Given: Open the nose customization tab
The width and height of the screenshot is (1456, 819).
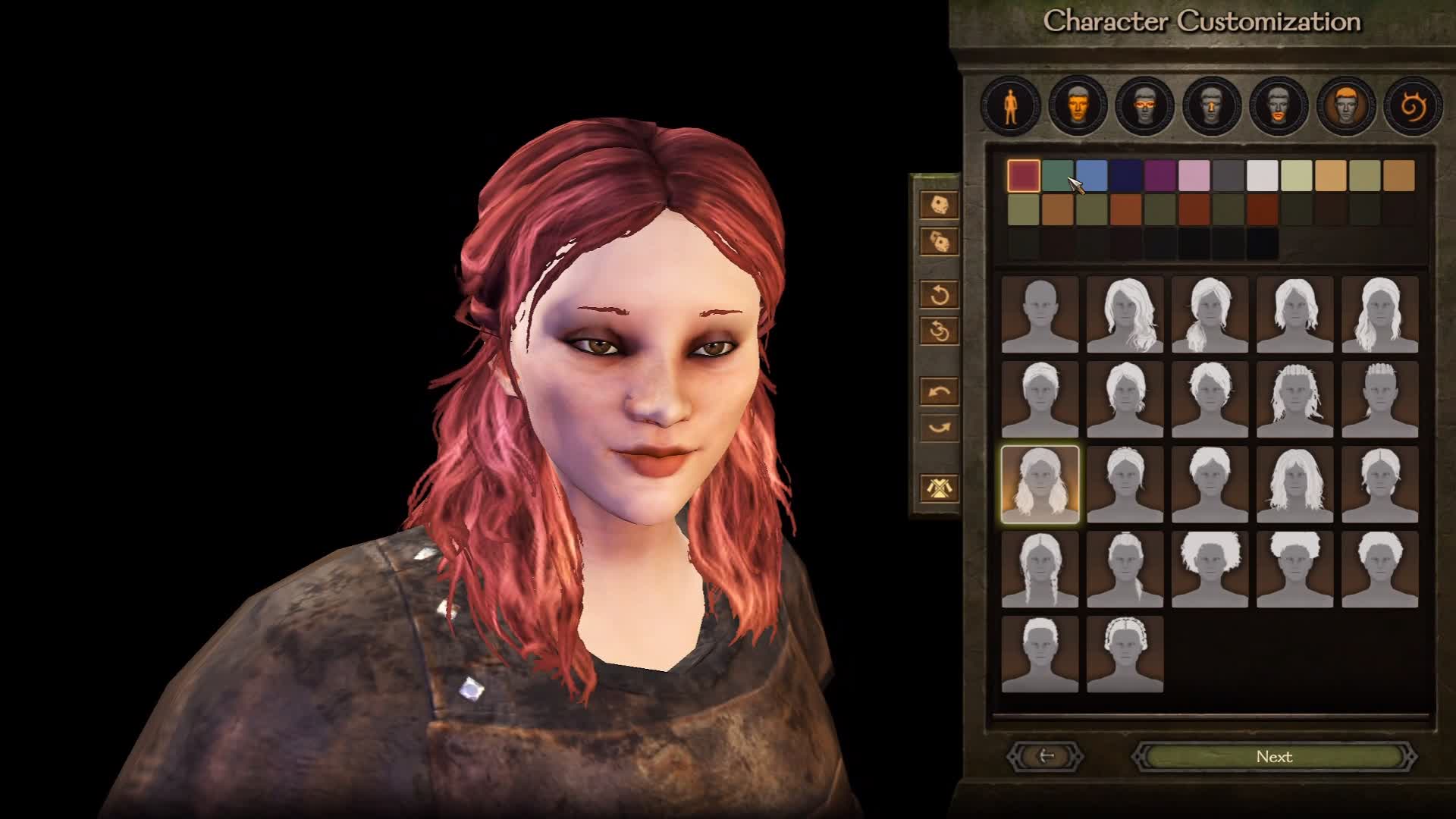Looking at the screenshot, I should (x=1211, y=106).
